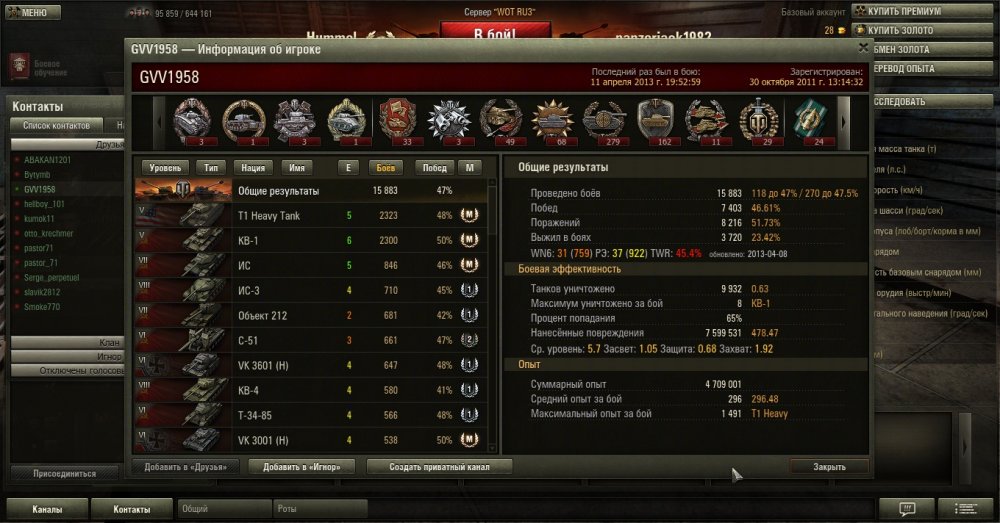Sort tank list by Побед column

pos(433,168)
